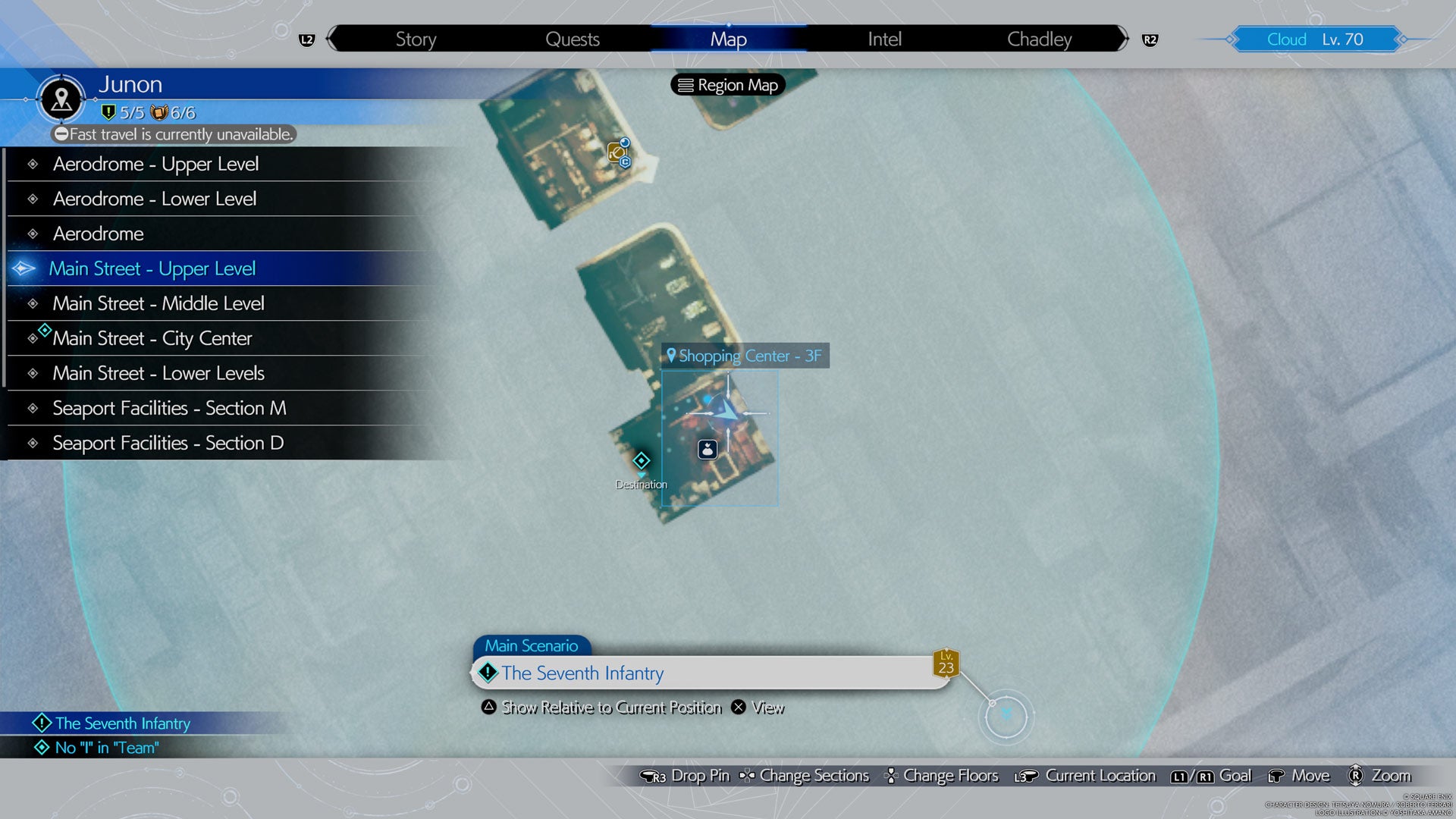Select Main Street - City Center
Viewport: 1456px width, 819px height.
(152, 338)
